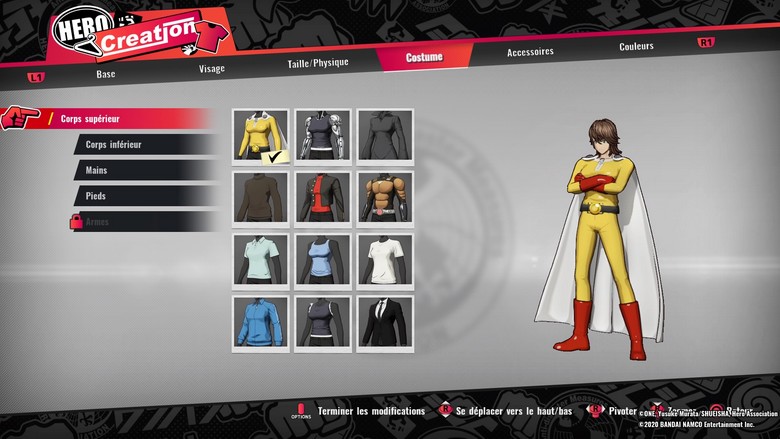Choose the yellow hero suit top
Screen dimensions: 780x439
[260, 136]
